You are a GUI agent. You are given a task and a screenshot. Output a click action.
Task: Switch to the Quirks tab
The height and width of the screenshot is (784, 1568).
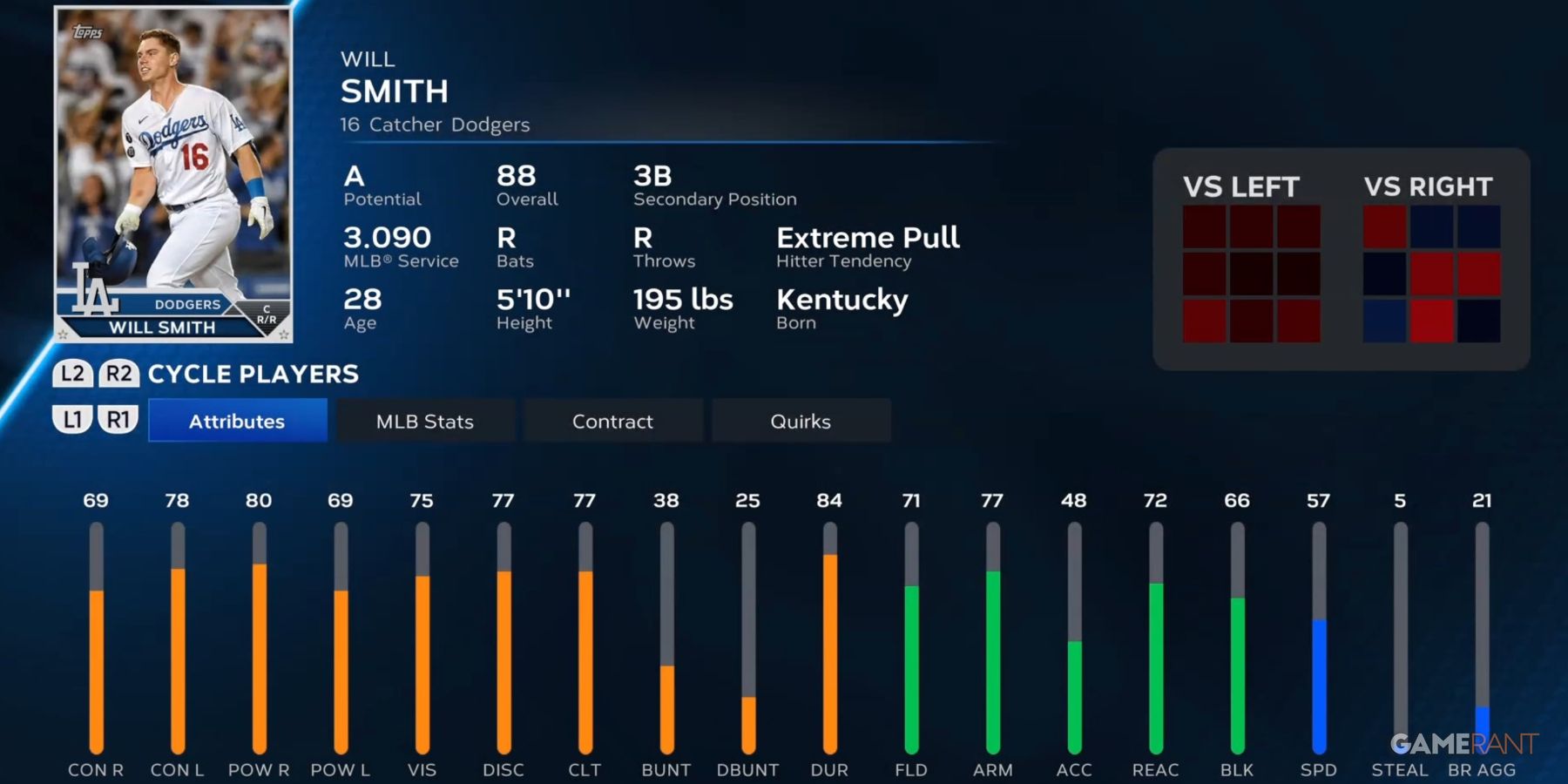coord(801,421)
